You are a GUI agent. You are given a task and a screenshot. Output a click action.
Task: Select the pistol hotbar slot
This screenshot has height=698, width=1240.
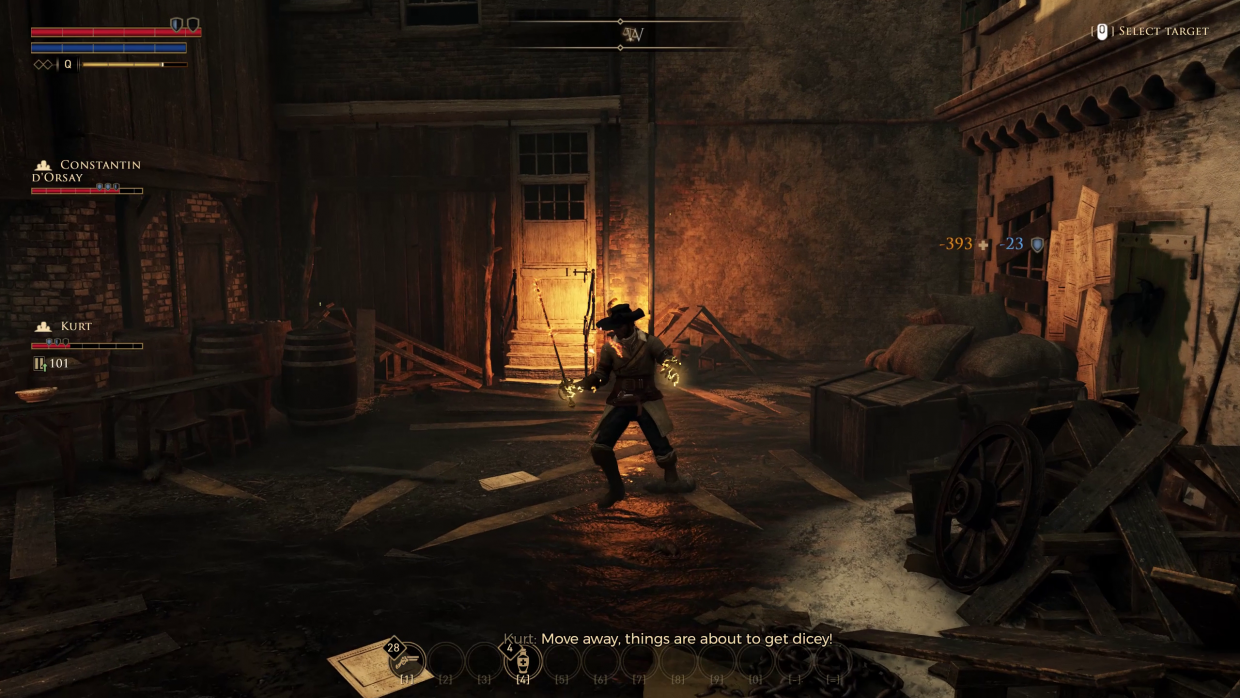click(407, 661)
